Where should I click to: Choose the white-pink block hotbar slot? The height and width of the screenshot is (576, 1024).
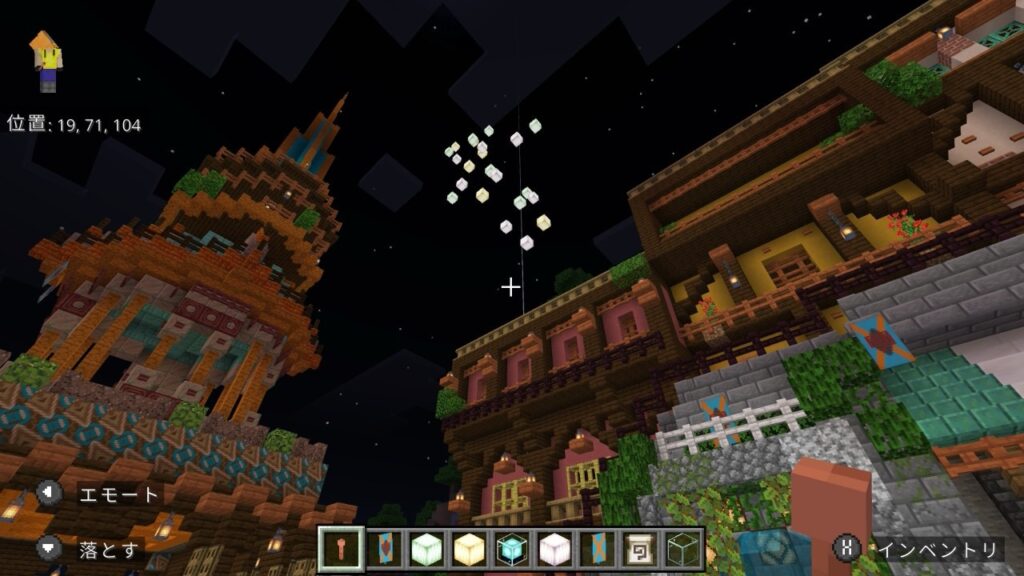554,548
